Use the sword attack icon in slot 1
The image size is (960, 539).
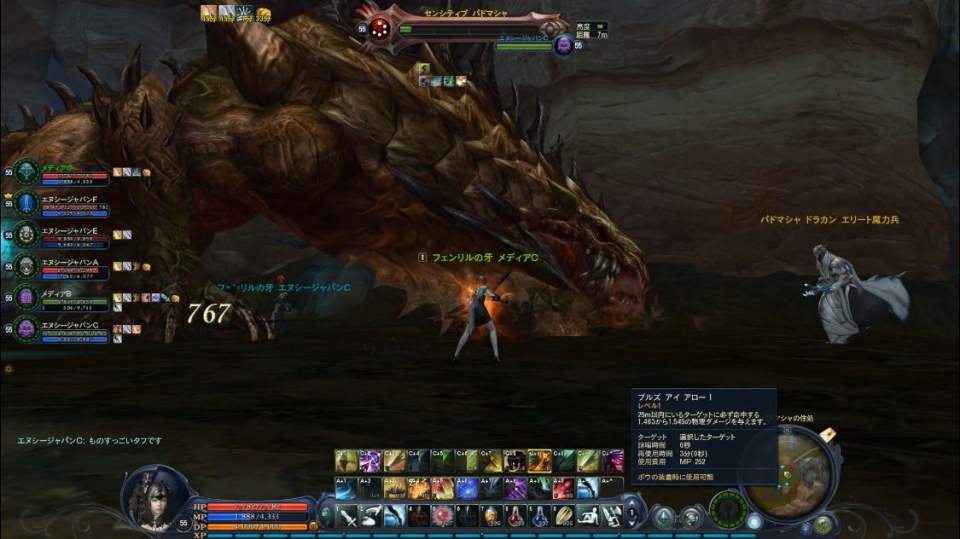click(346, 516)
